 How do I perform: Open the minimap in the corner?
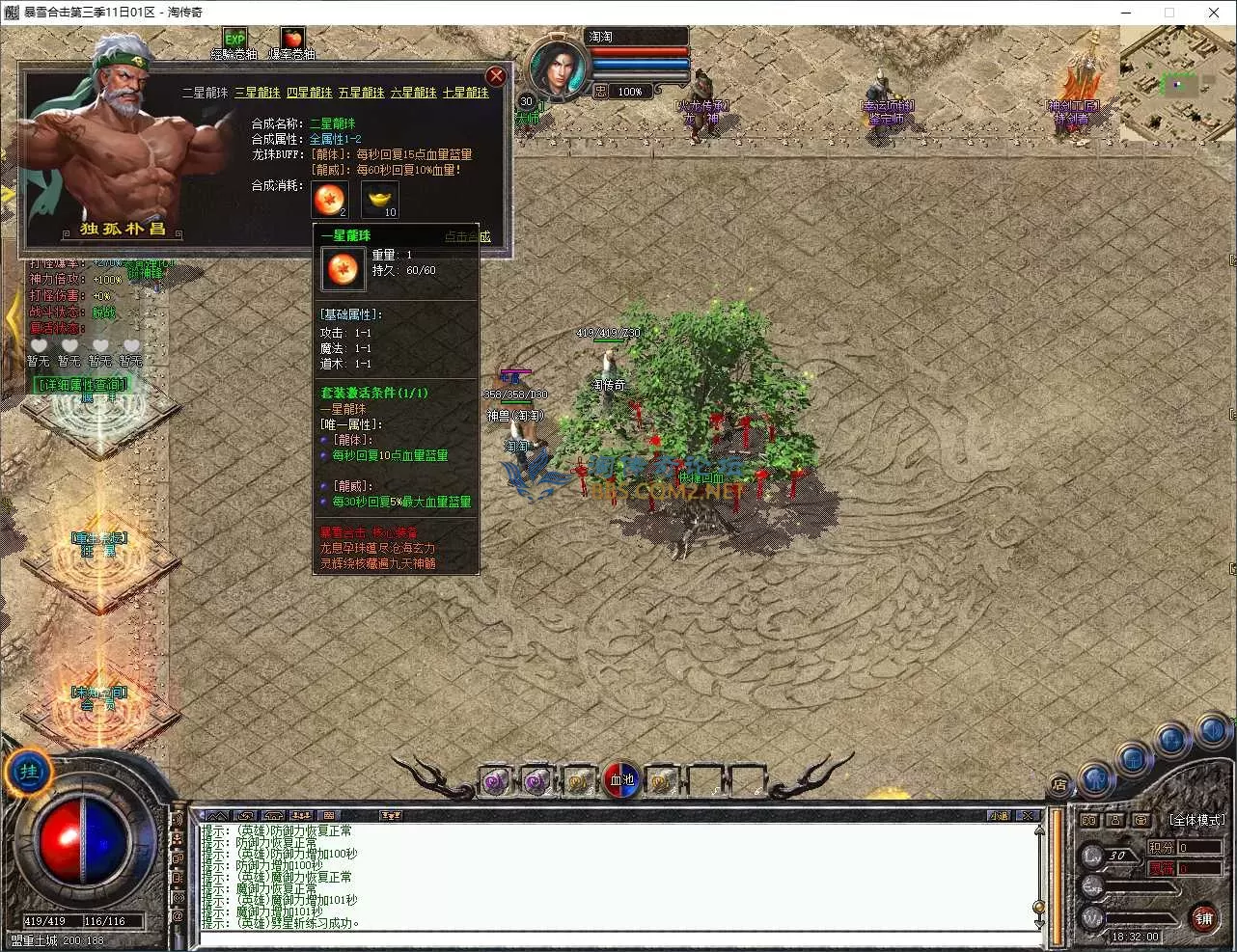[1176, 82]
